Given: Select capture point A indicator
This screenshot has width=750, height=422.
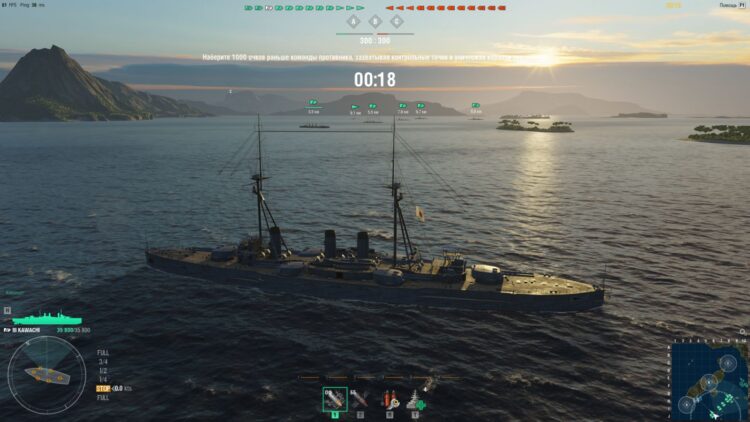Looking at the screenshot, I should click(352, 21).
